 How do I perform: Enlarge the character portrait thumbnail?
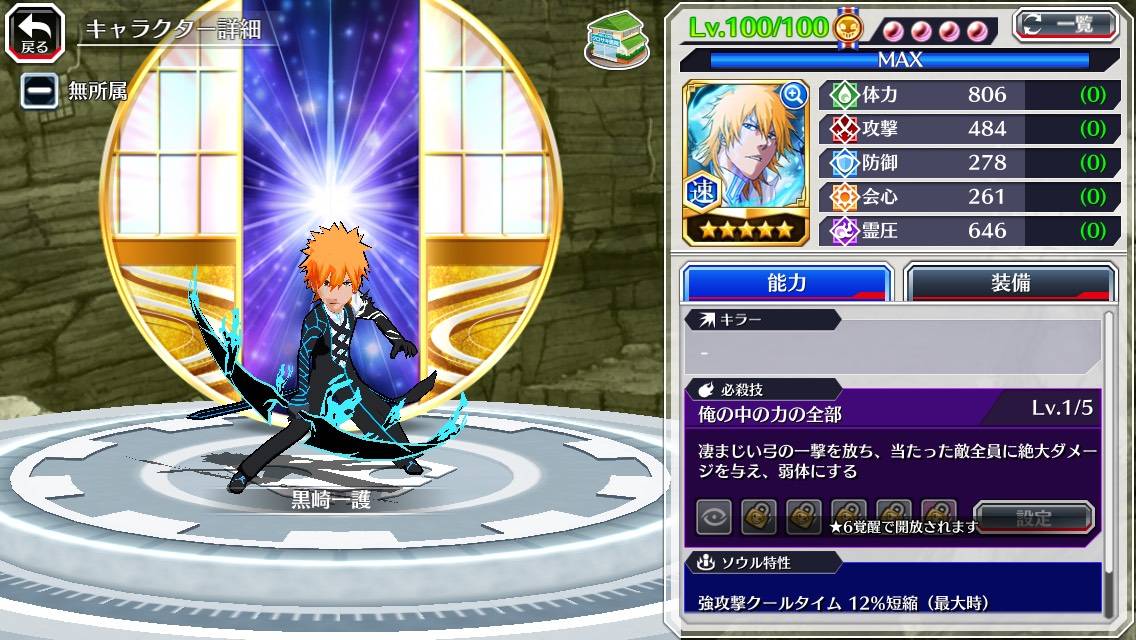793,96
